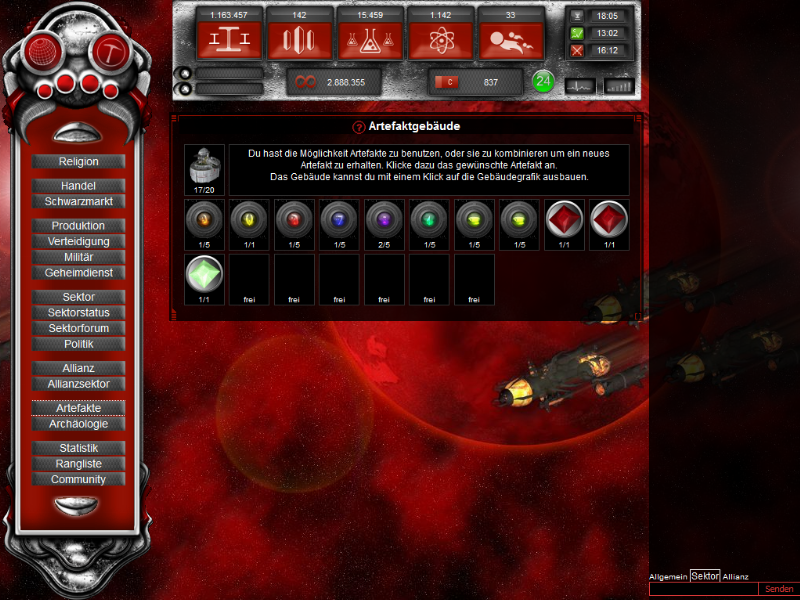Open the Schwarzmarkt menu
The width and height of the screenshot is (800, 600).
click(x=79, y=201)
